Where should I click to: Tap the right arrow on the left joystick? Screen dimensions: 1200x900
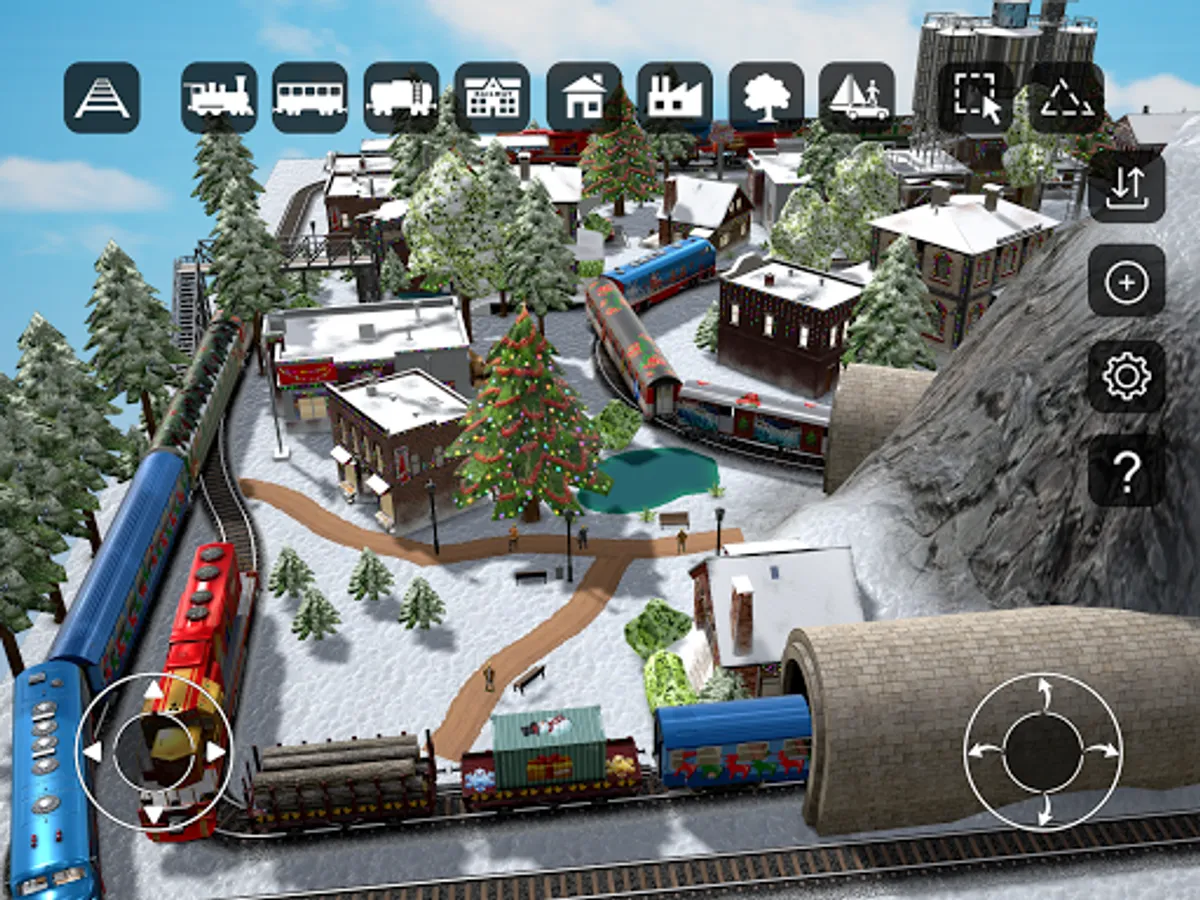pyautogui.click(x=216, y=751)
